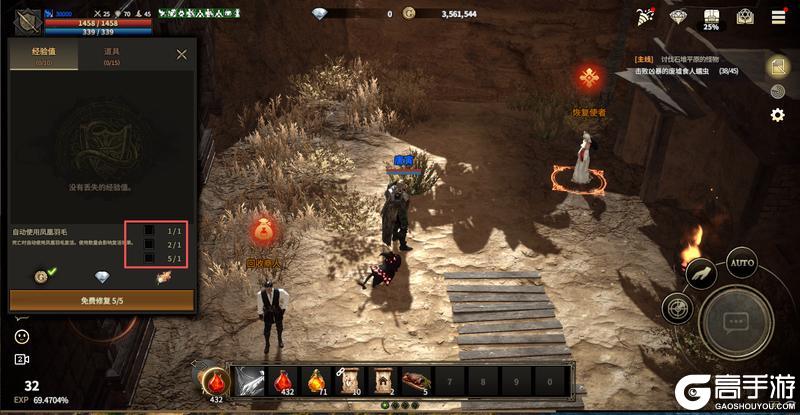Tick the 5/1 phoenix feather checkbox
This screenshot has height=415, width=800.
[x=149, y=258]
